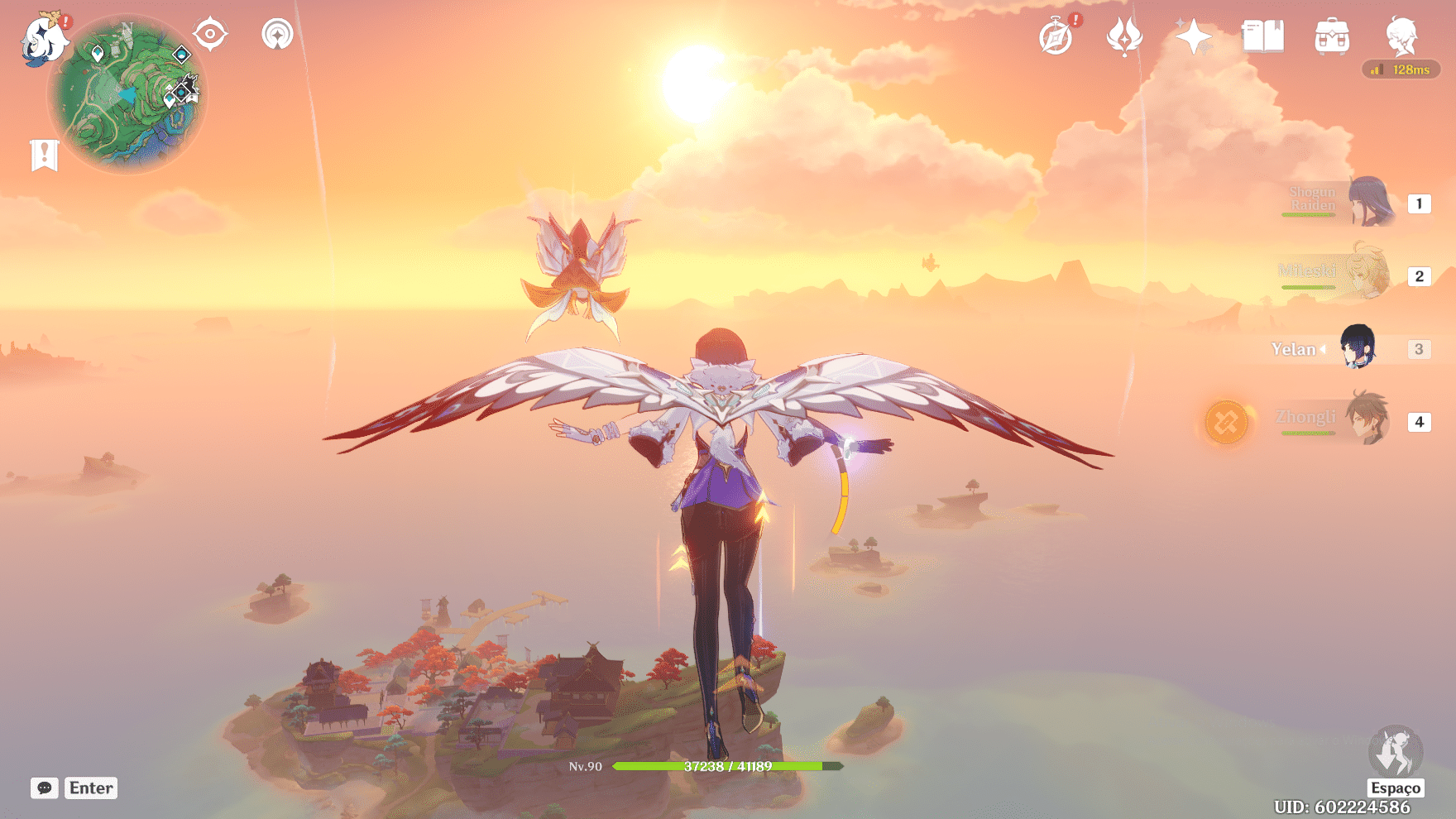The image size is (1456, 819).
Task: Open the Battle Pass wings icon
Action: point(1123,36)
